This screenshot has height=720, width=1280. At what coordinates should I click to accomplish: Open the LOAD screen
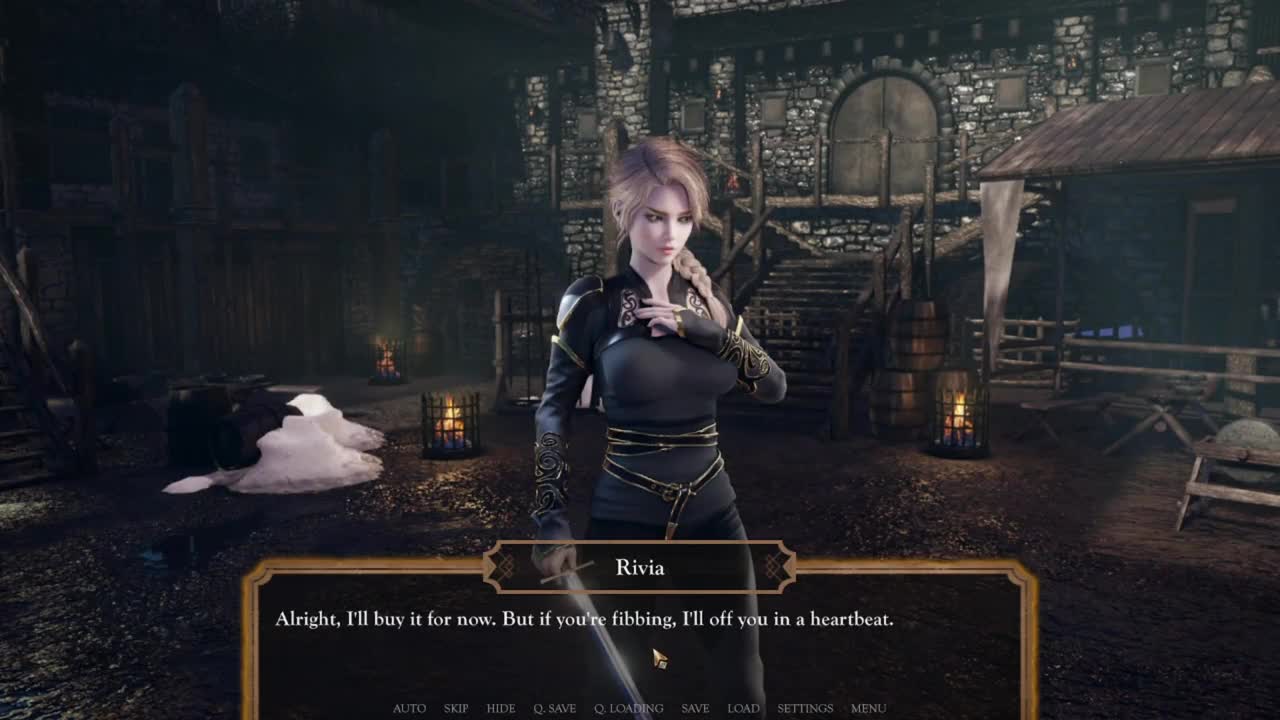coord(743,708)
